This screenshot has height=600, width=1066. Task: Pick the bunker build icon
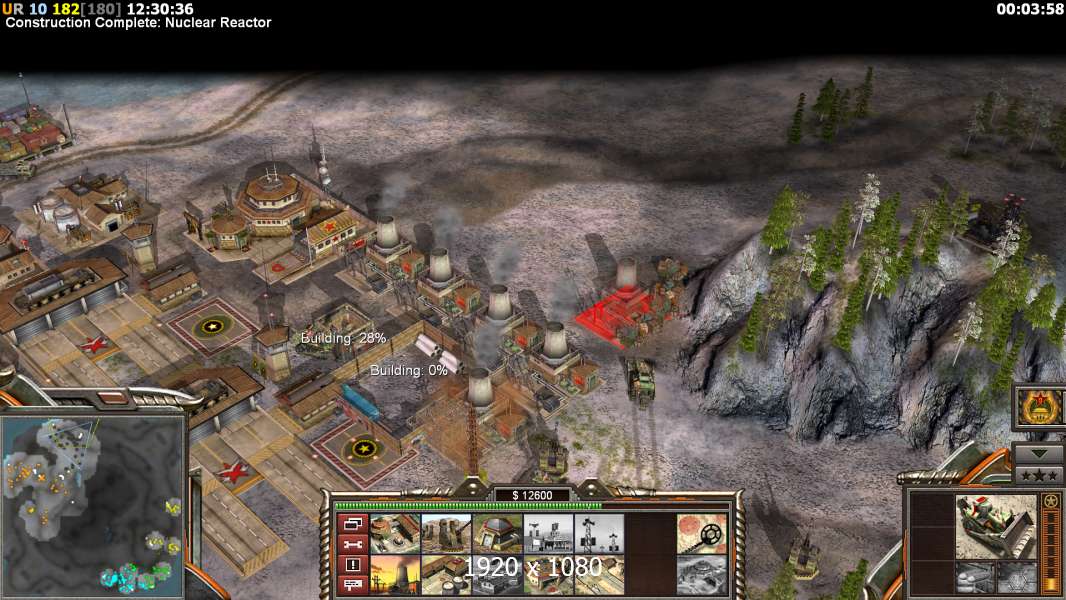(497, 534)
